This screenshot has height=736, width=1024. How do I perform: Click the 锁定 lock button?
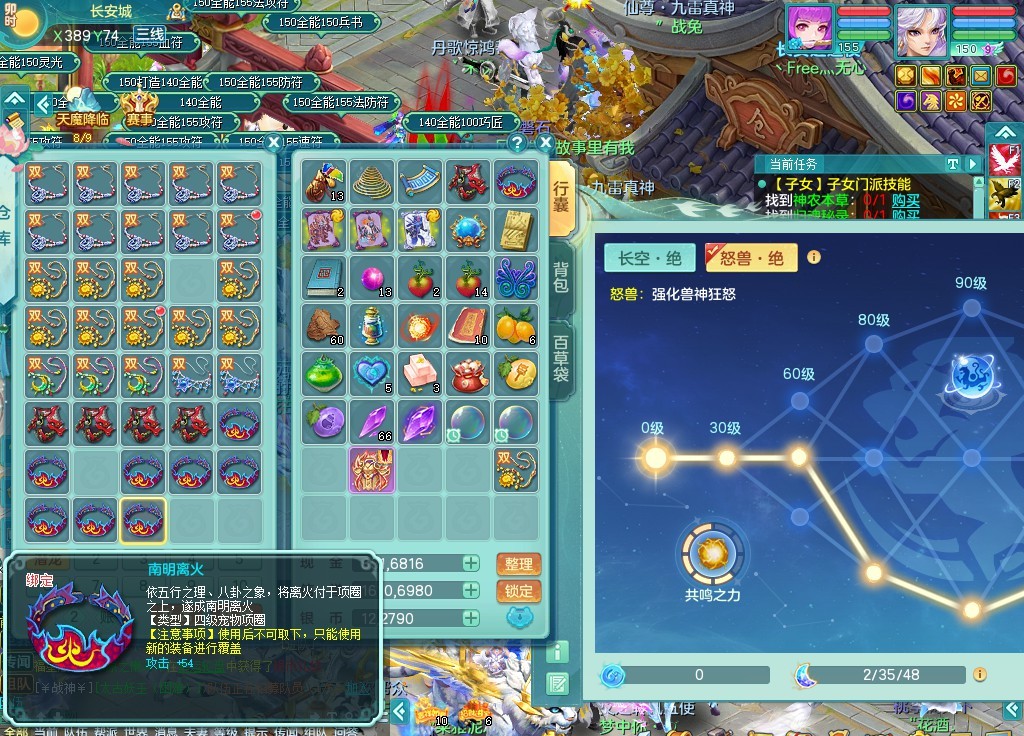[x=518, y=591]
